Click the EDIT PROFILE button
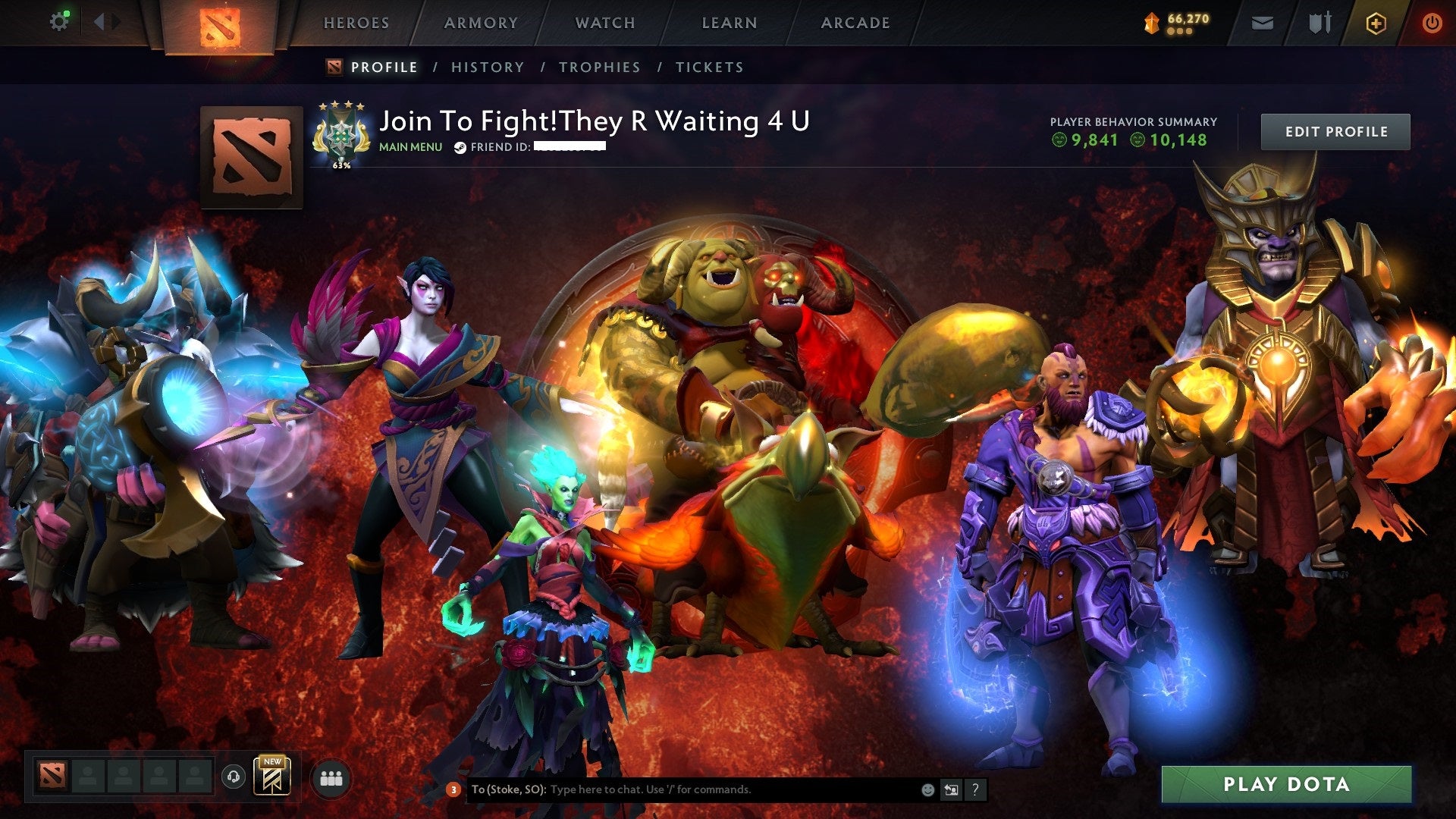 (1335, 130)
